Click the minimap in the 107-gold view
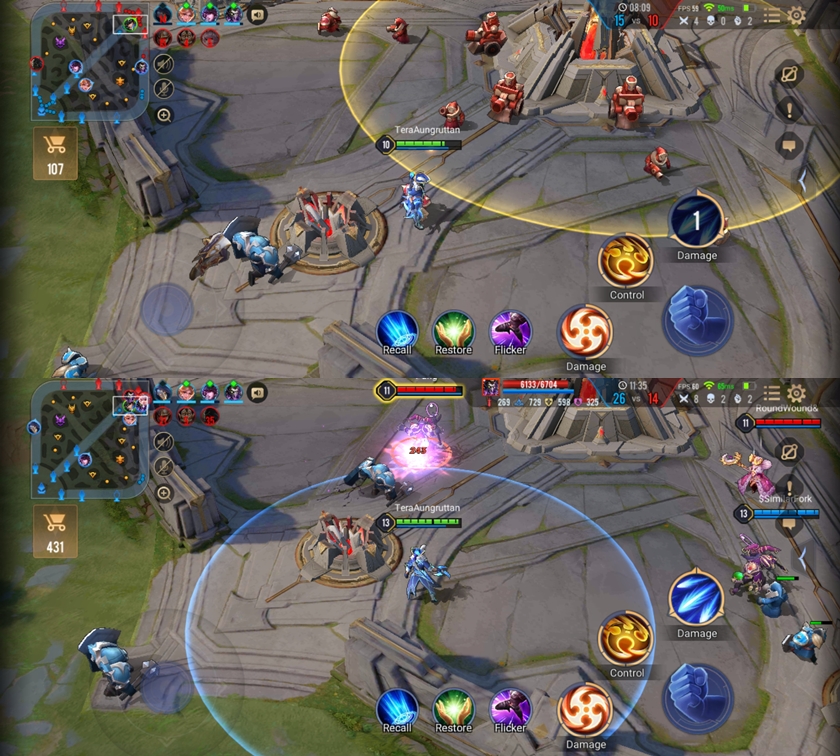840x756 pixels. [x=88, y=61]
